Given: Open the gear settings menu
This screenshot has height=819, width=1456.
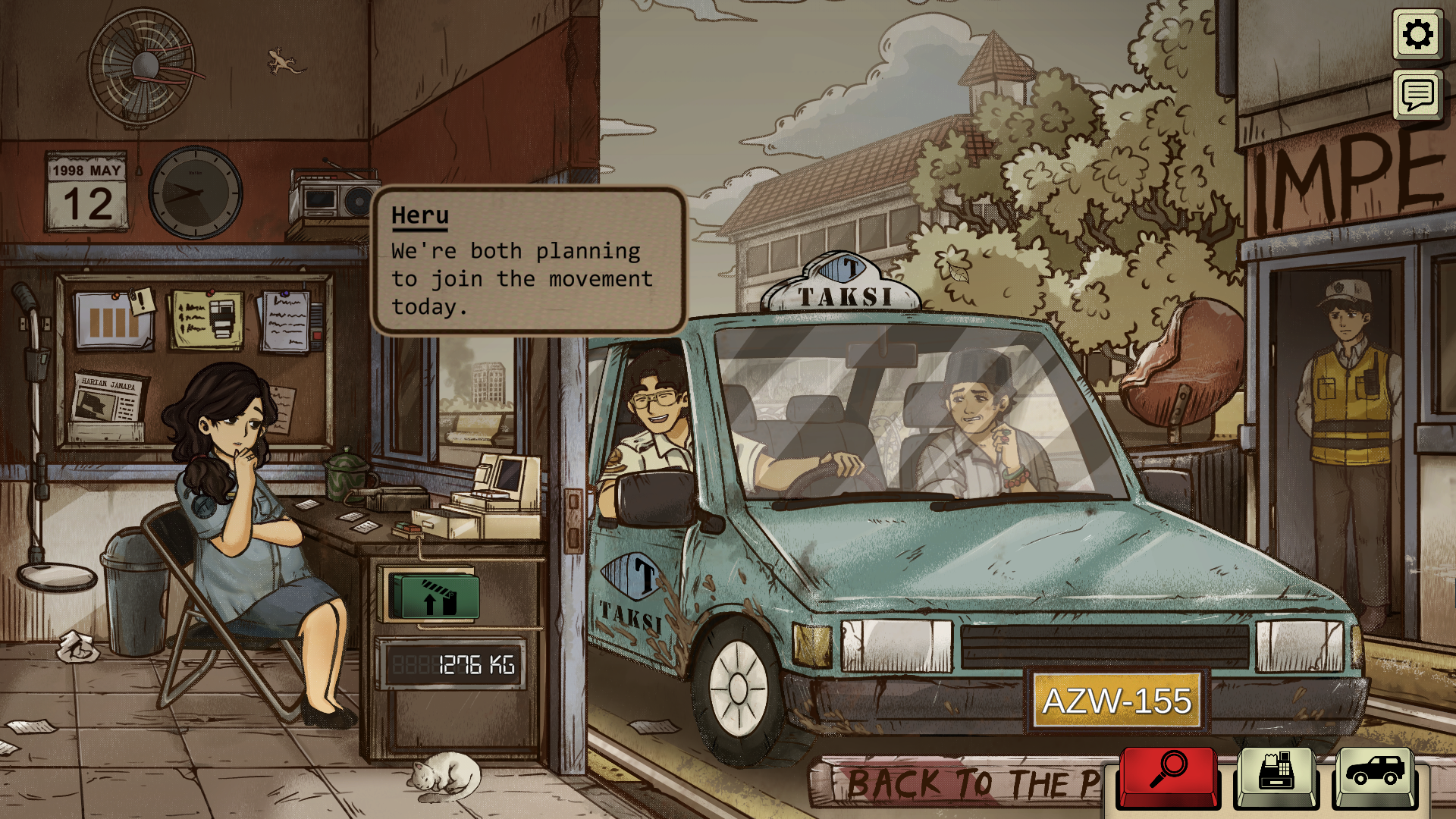Looking at the screenshot, I should click(1417, 35).
